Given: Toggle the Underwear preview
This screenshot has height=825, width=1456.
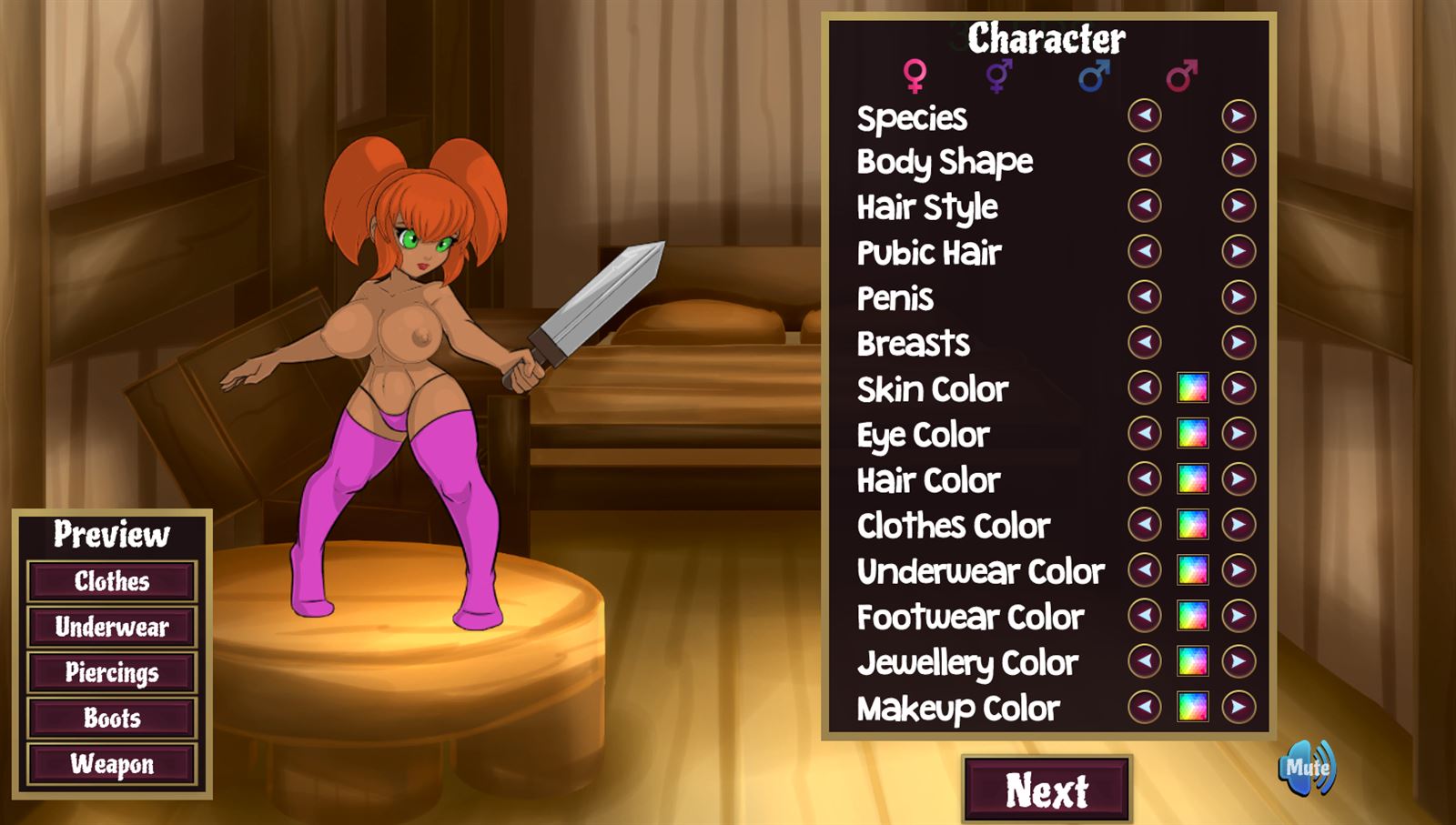Looking at the screenshot, I should point(113,627).
